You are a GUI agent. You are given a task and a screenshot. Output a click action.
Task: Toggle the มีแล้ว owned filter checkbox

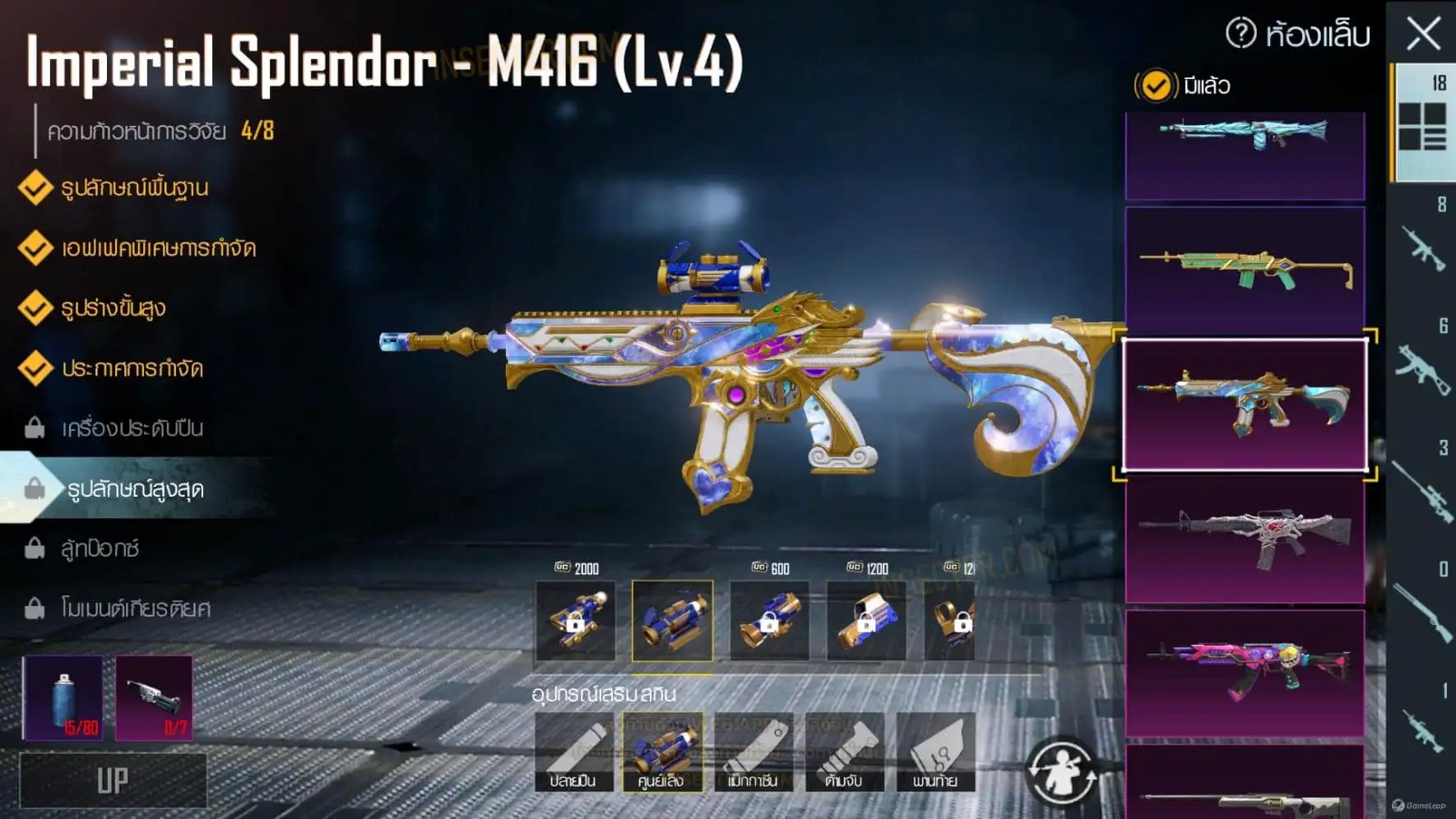click(x=1156, y=86)
